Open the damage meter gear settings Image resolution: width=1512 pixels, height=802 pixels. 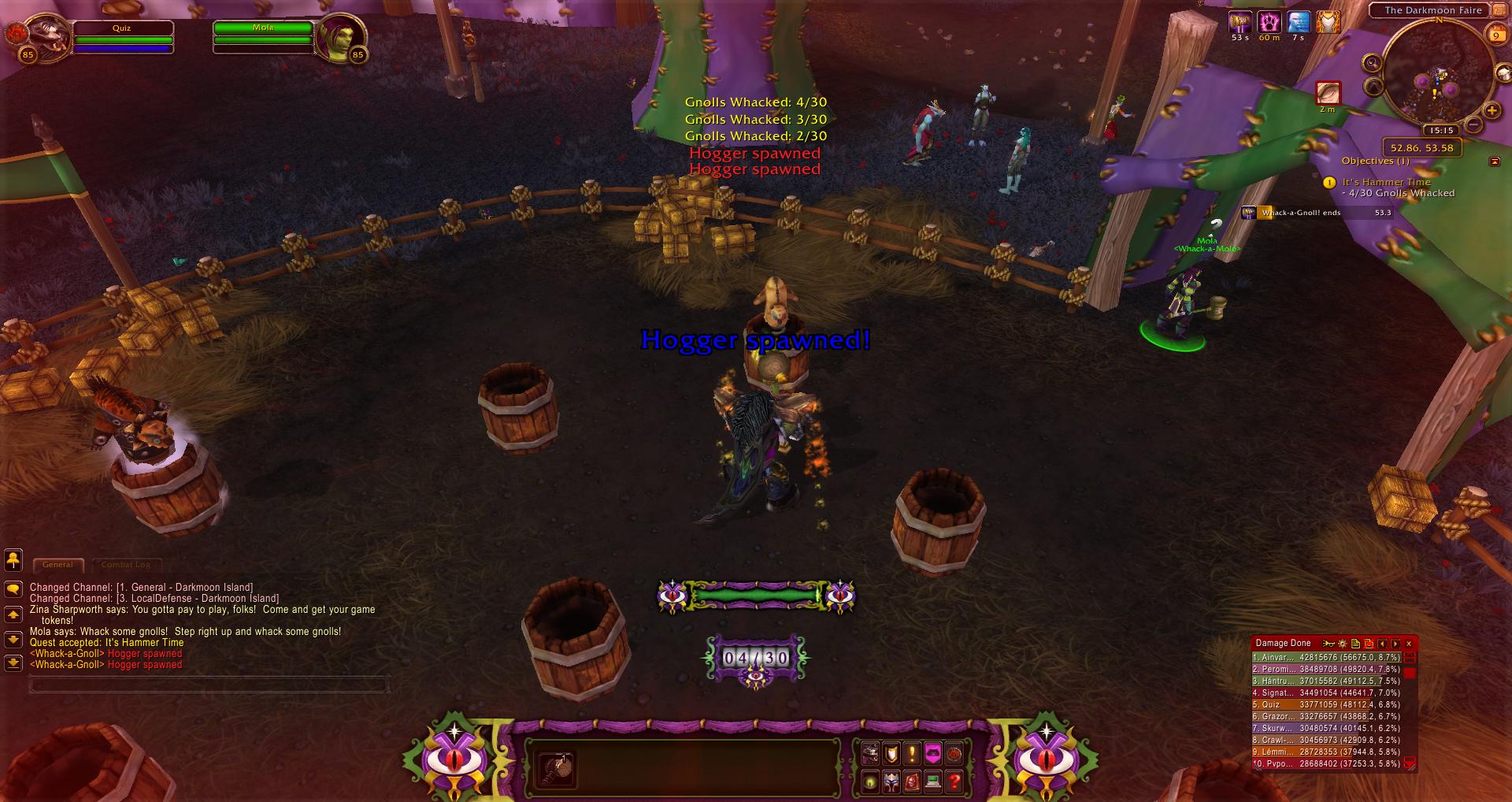click(x=1342, y=644)
